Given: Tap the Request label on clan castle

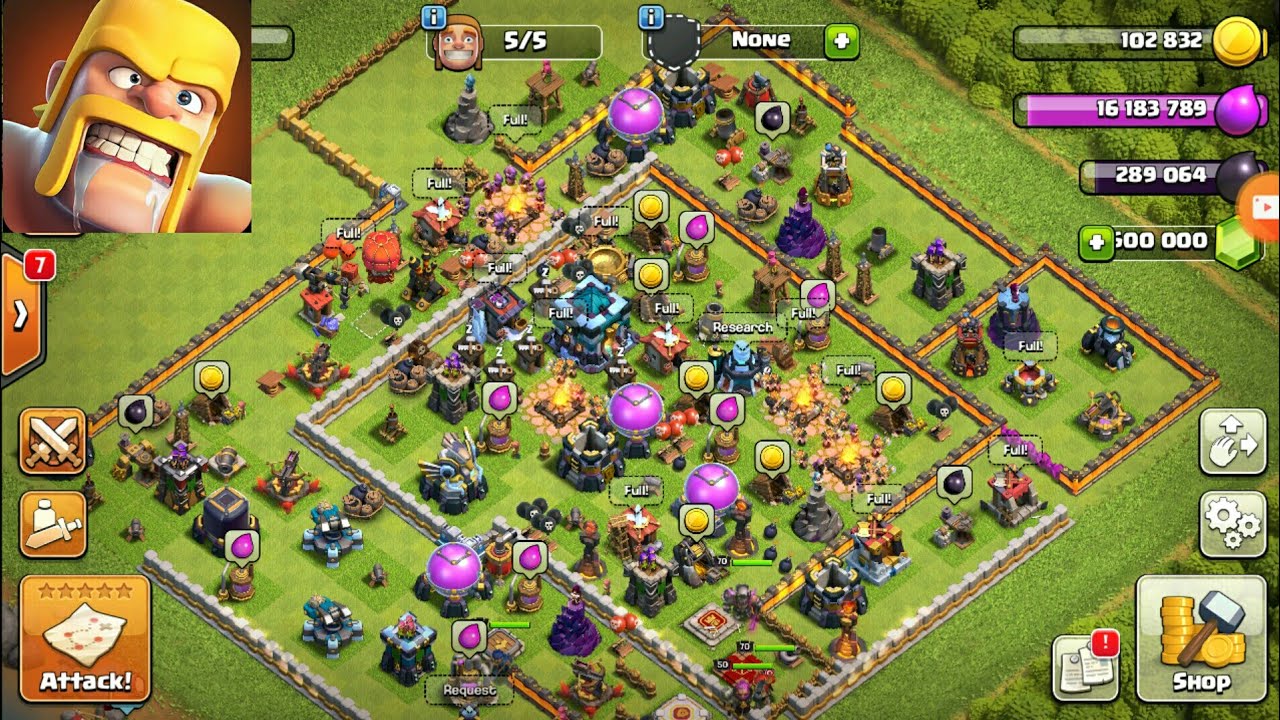Looking at the screenshot, I should click(469, 690).
